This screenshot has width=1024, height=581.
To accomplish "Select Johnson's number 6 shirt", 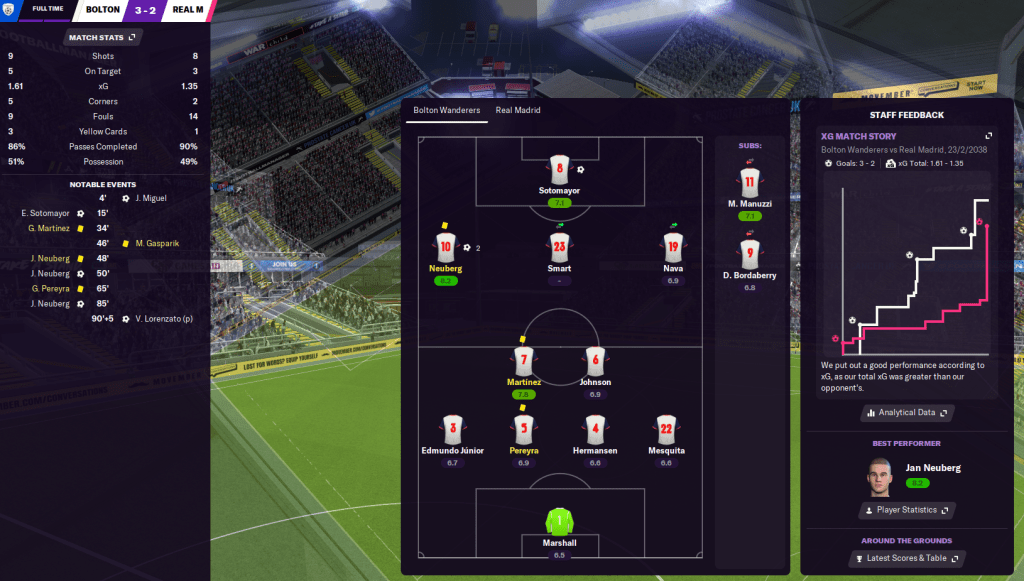I will tap(595, 360).
